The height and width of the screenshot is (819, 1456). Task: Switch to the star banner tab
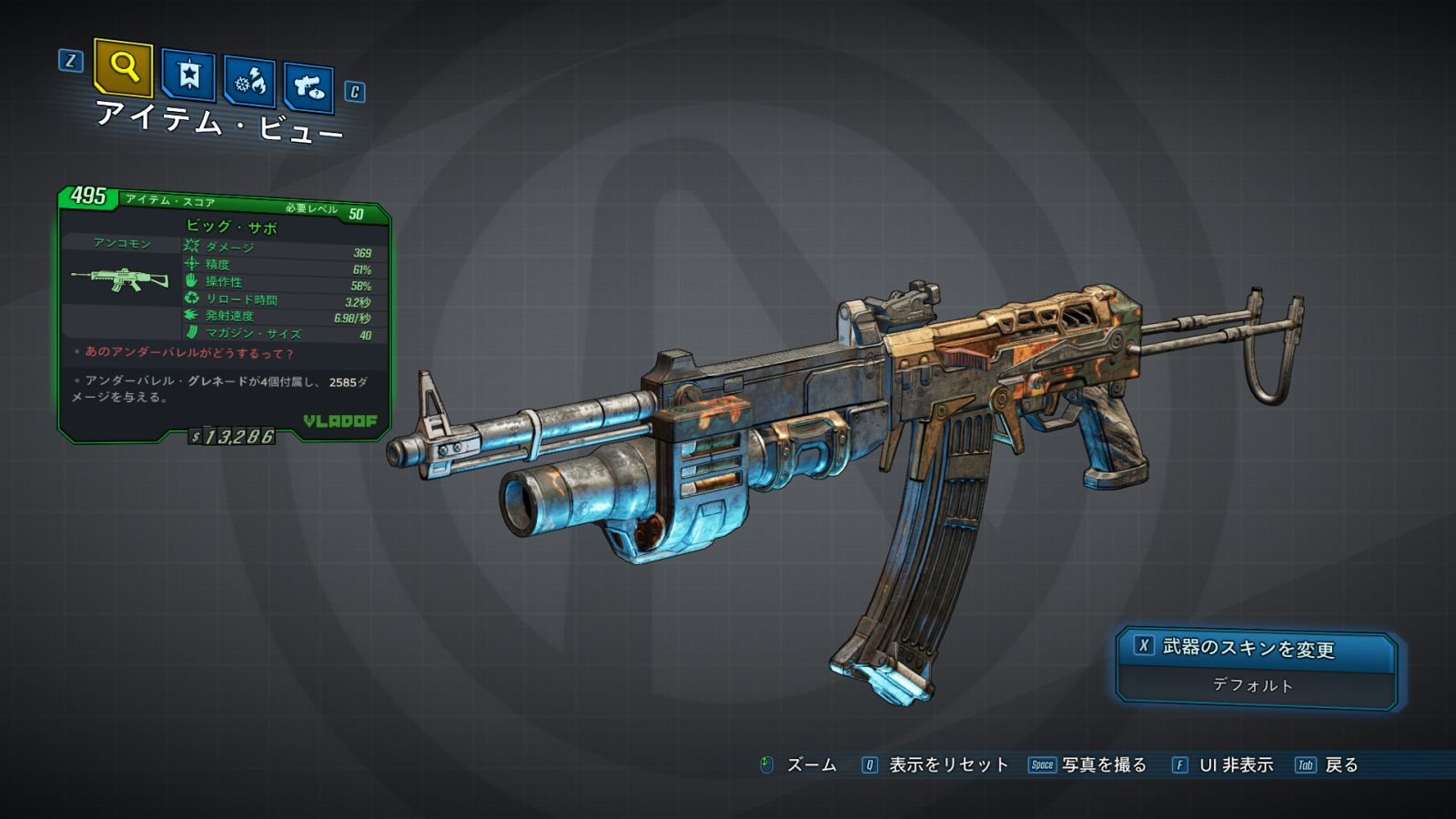188,75
